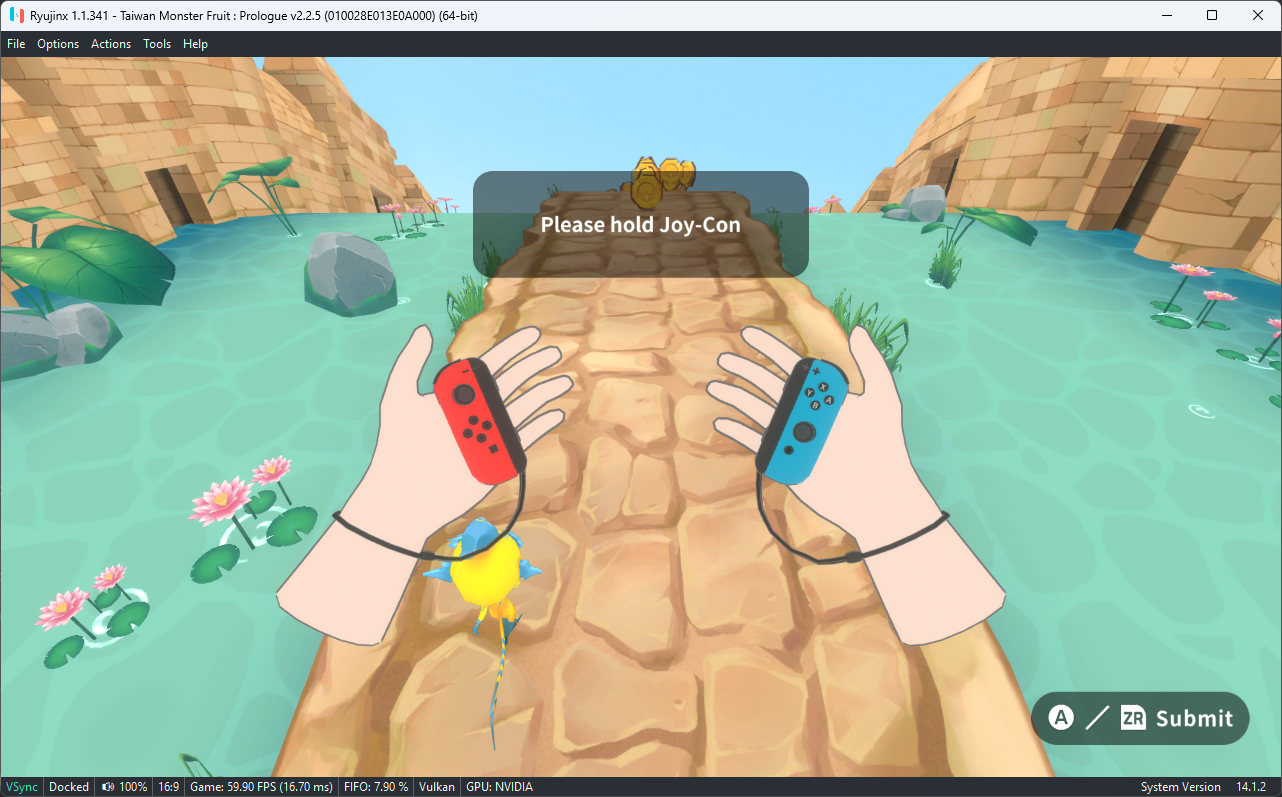Open the File menu
The width and height of the screenshot is (1282, 797).
click(16, 43)
